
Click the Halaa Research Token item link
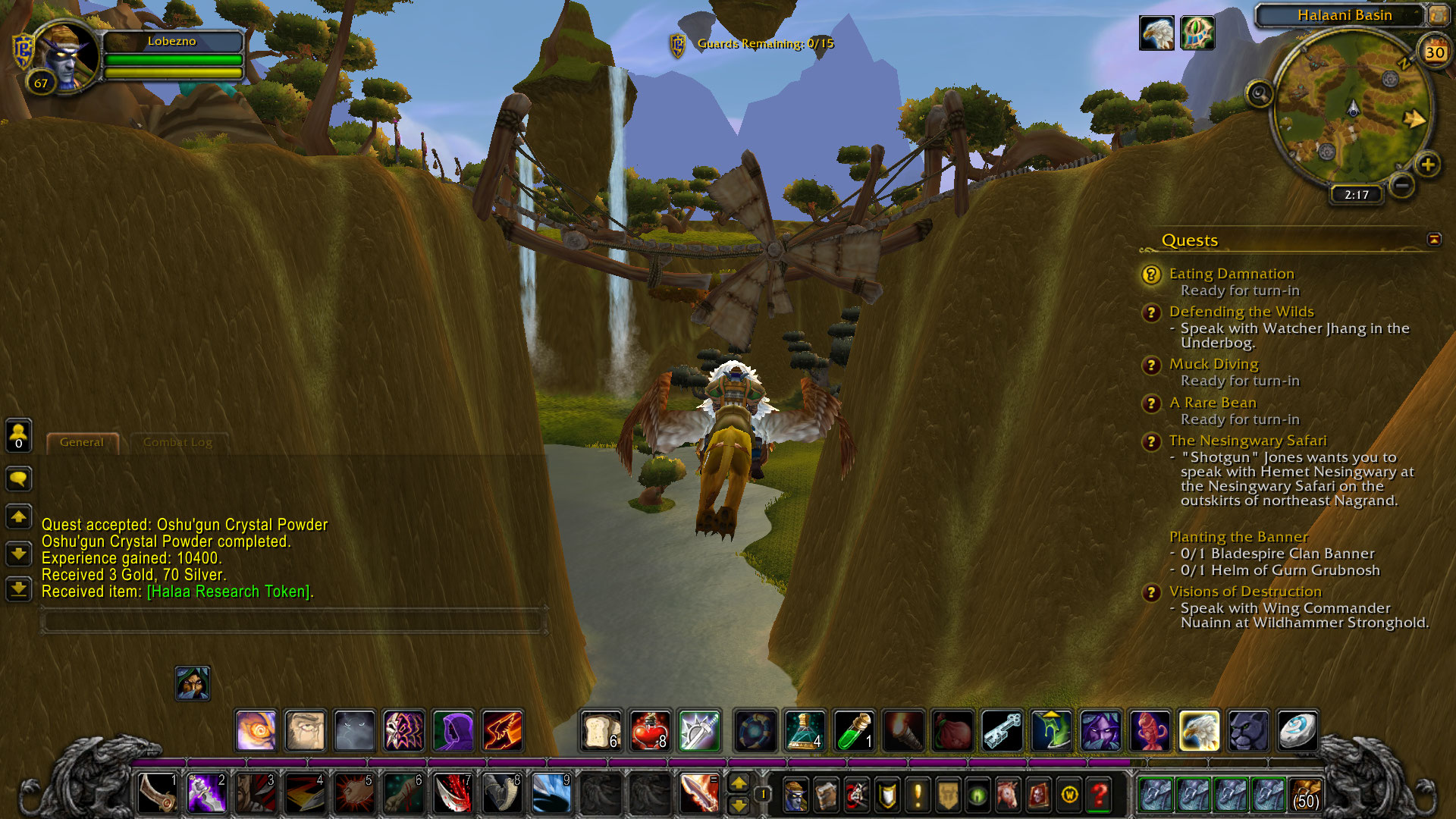click(x=228, y=591)
